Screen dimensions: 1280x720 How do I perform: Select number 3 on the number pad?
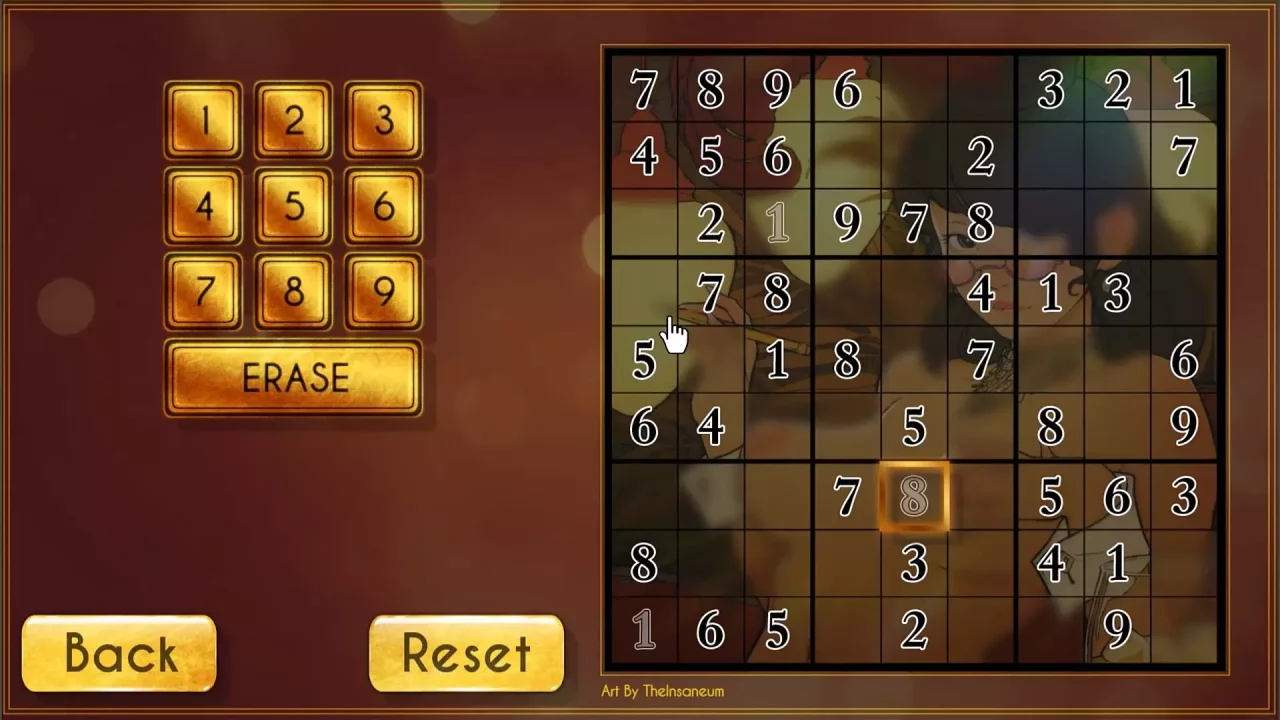tap(382, 121)
